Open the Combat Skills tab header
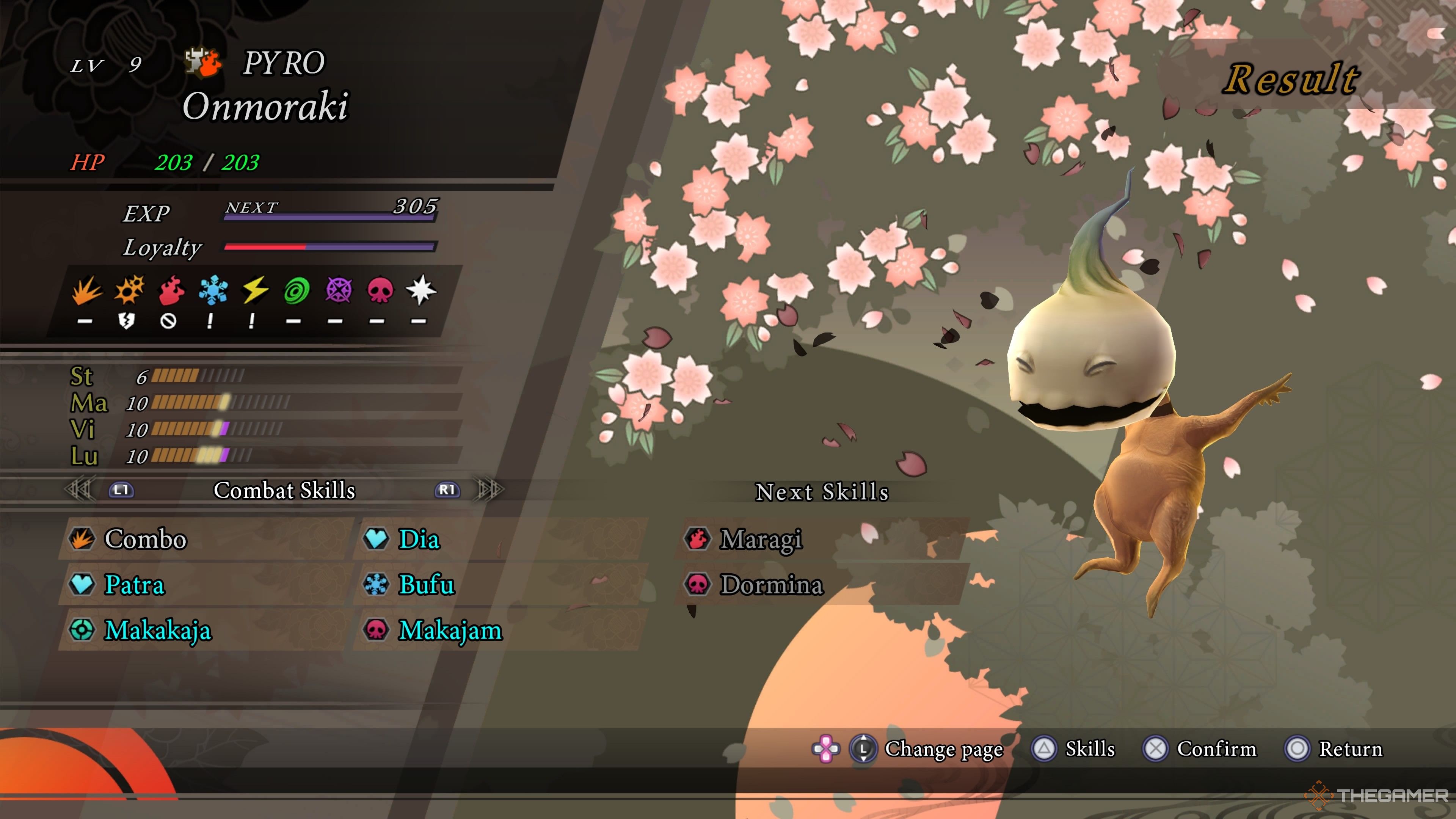 point(284,491)
